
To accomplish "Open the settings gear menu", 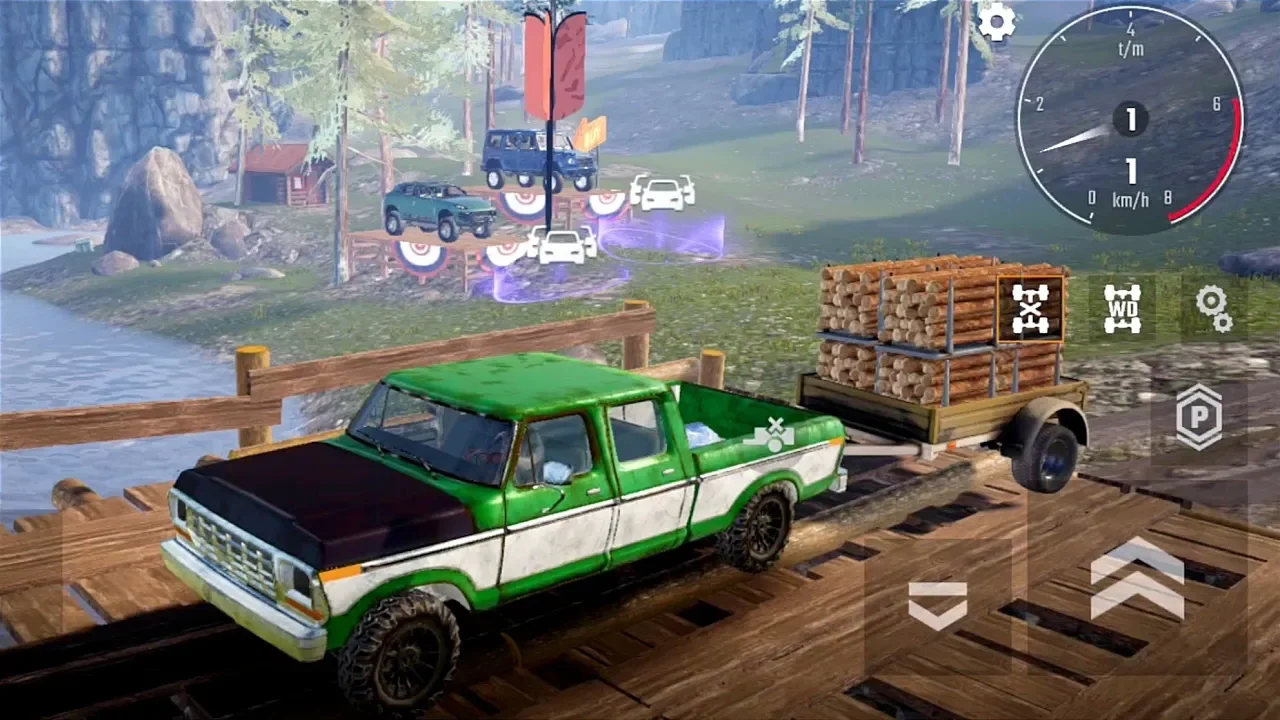I will tap(996, 22).
